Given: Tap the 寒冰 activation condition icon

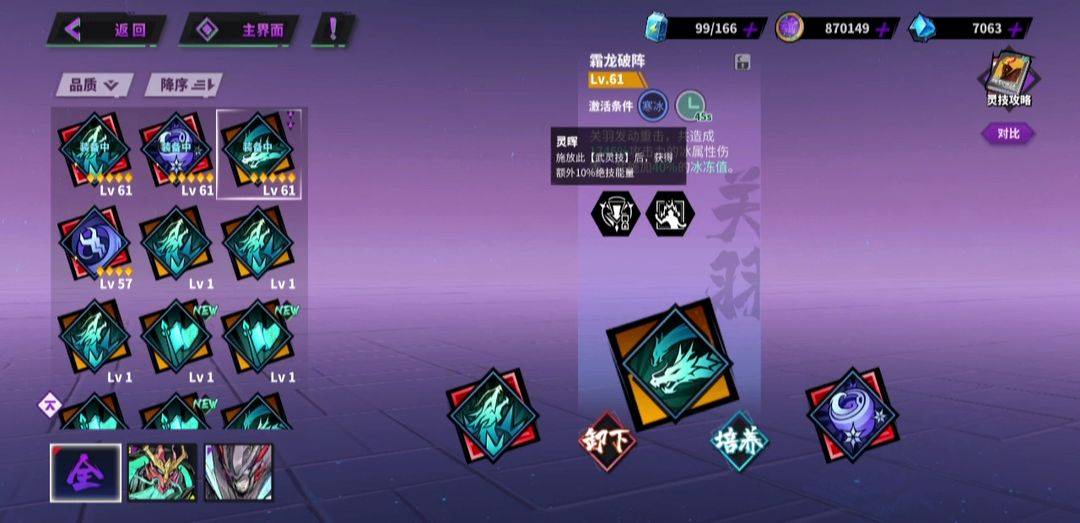Looking at the screenshot, I should 654,105.
